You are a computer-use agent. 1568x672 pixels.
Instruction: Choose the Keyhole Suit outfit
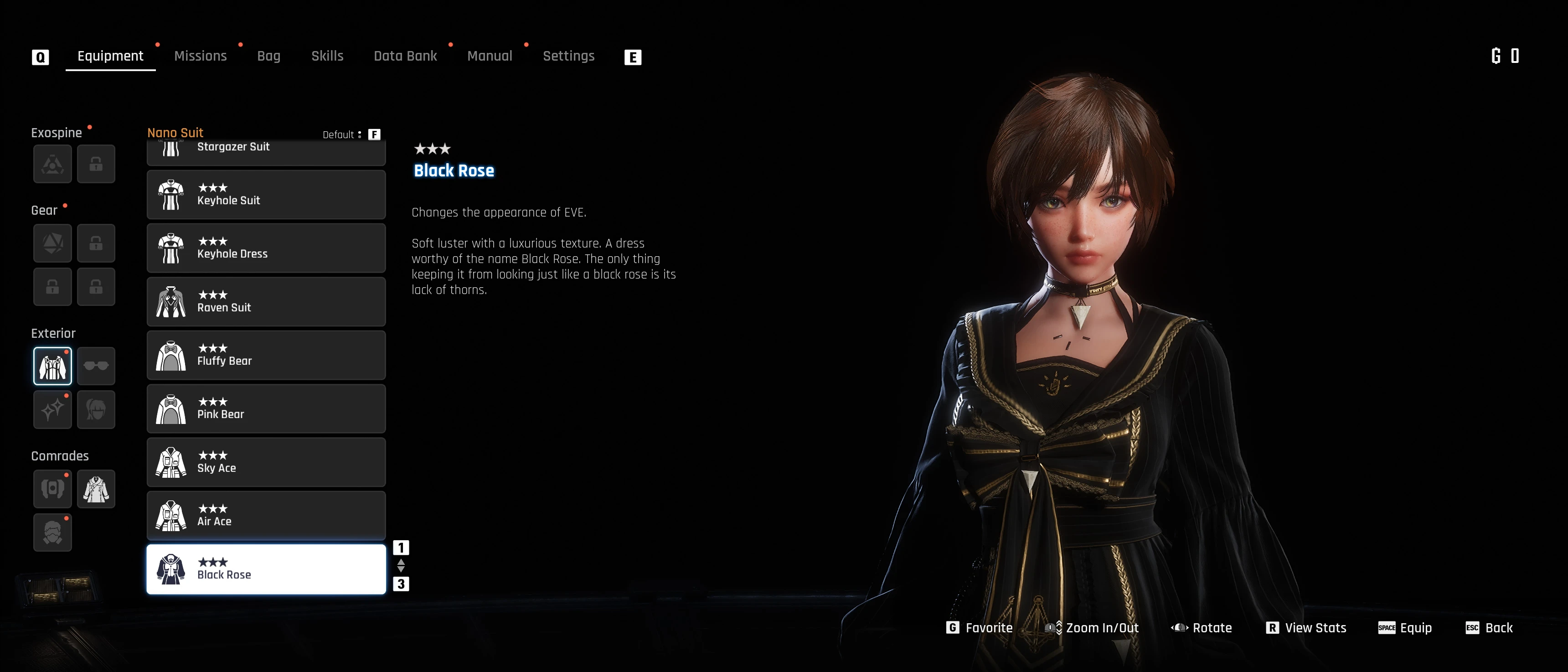pos(266,195)
